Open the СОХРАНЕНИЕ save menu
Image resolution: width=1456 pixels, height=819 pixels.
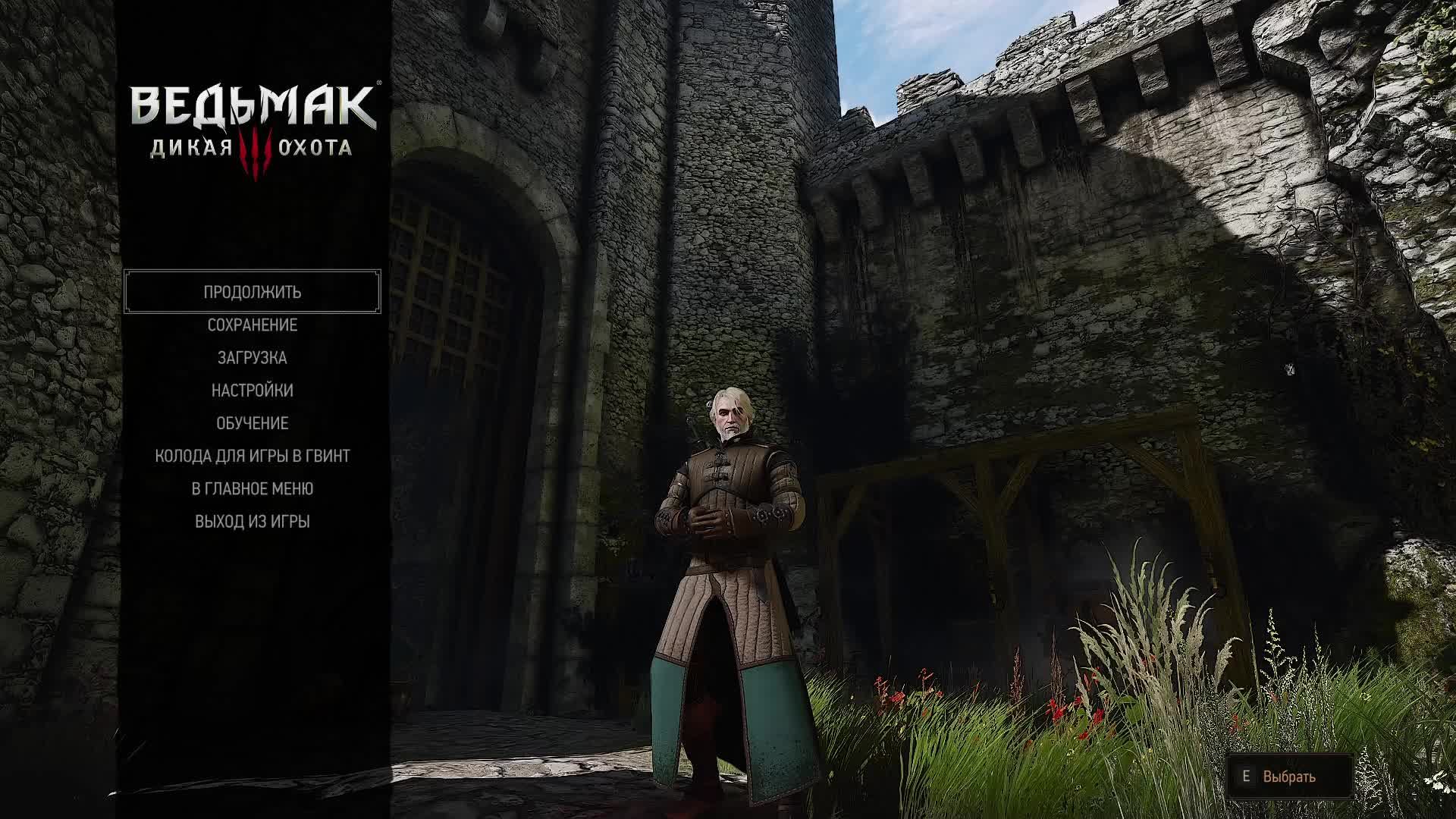click(253, 325)
